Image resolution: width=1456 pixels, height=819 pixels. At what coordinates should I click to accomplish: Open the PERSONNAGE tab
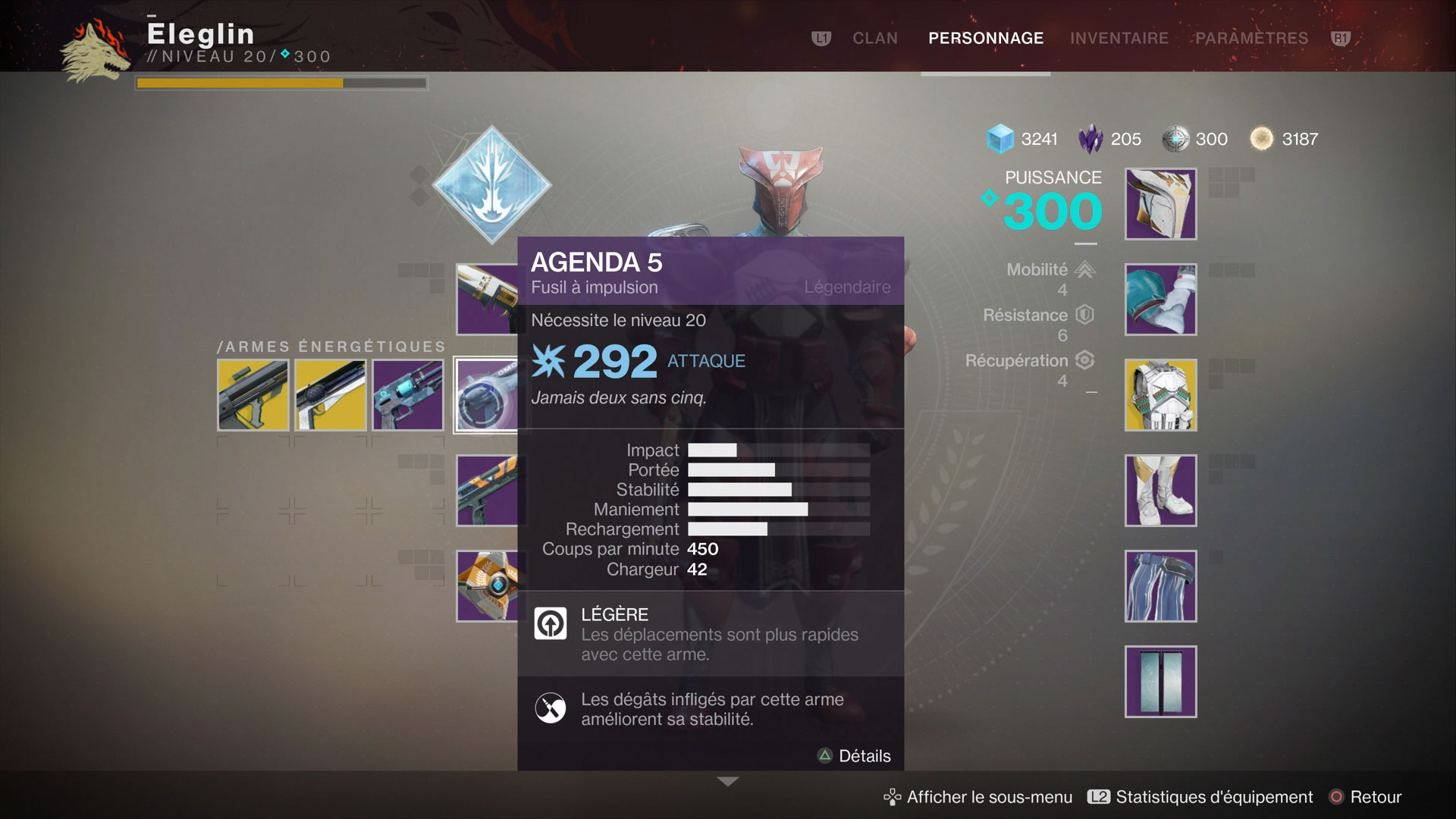tap(985, 38)
